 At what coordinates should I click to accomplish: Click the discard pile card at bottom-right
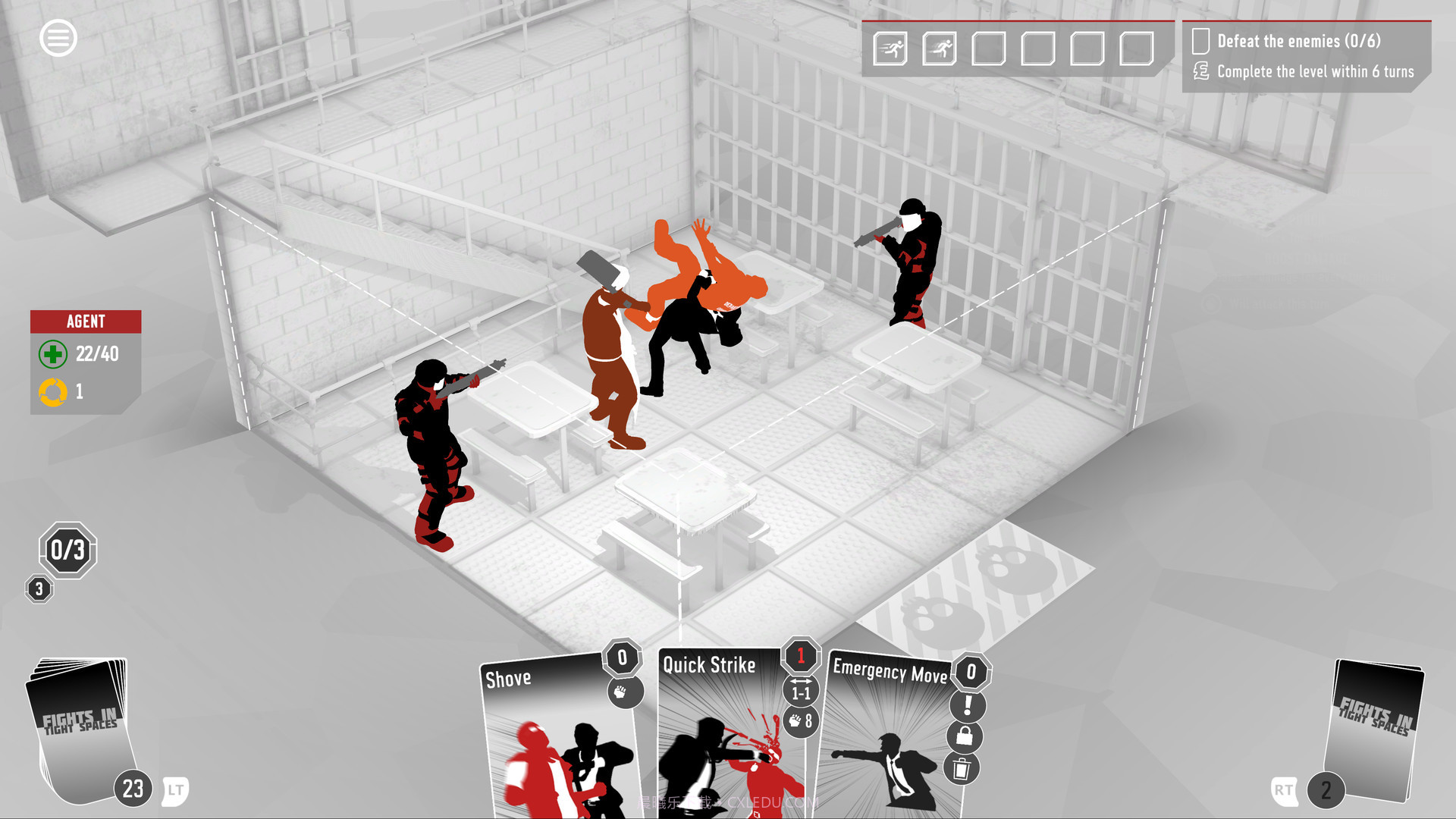point(1376,728)
